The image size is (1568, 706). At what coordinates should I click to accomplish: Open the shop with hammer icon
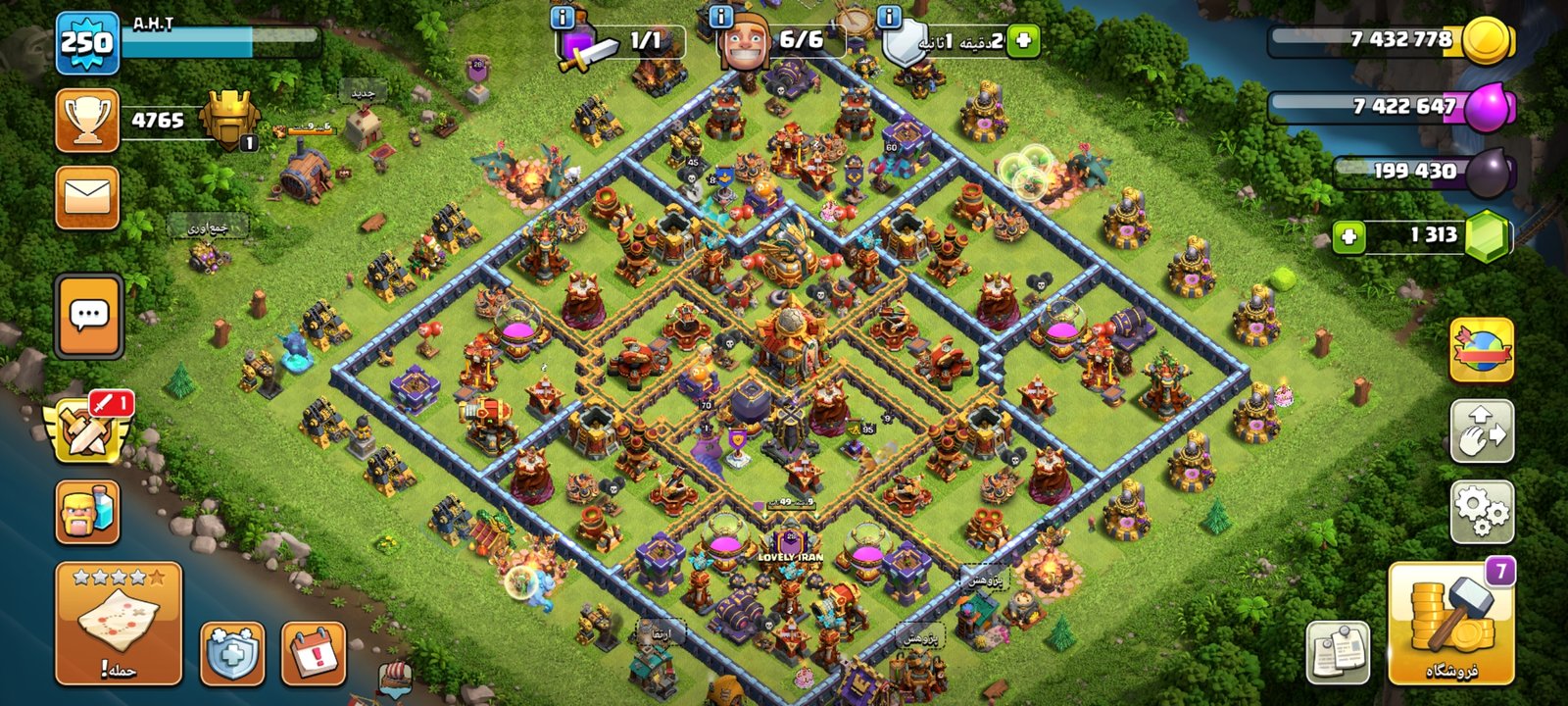pyautogui.click(x=1451, y=624)
